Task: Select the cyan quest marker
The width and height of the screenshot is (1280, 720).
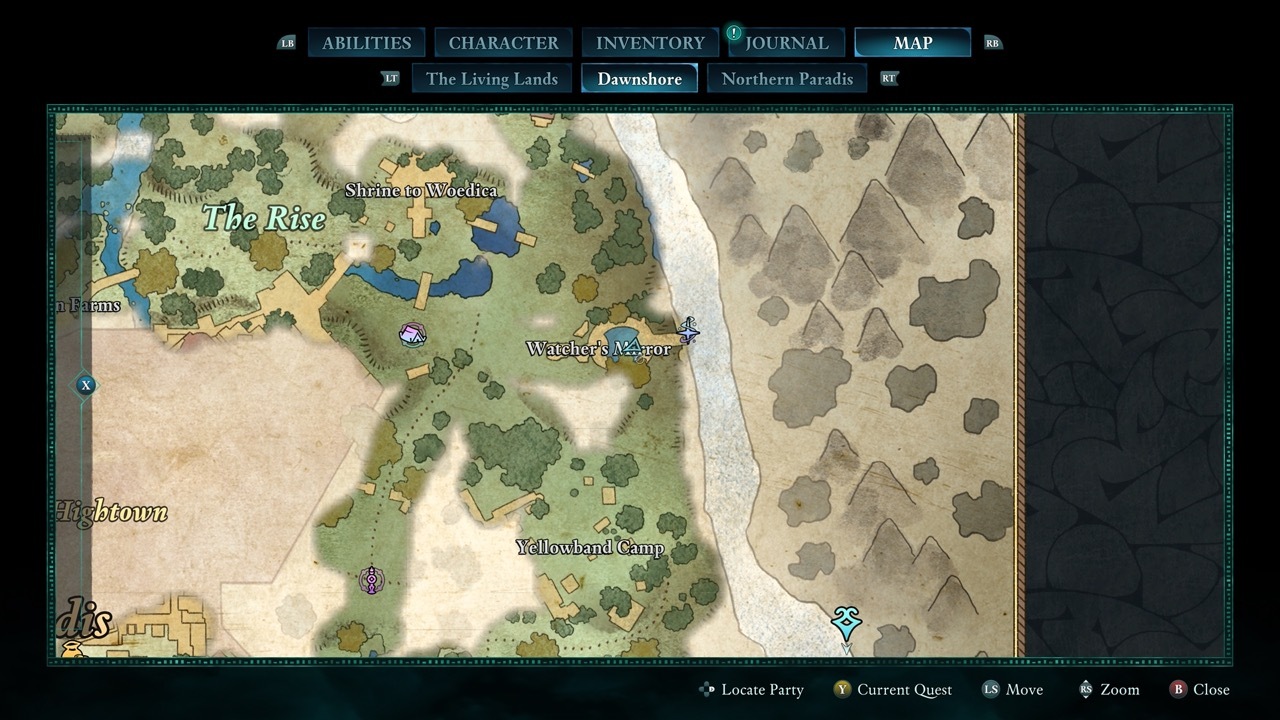Action: click(x=846, y=623)
